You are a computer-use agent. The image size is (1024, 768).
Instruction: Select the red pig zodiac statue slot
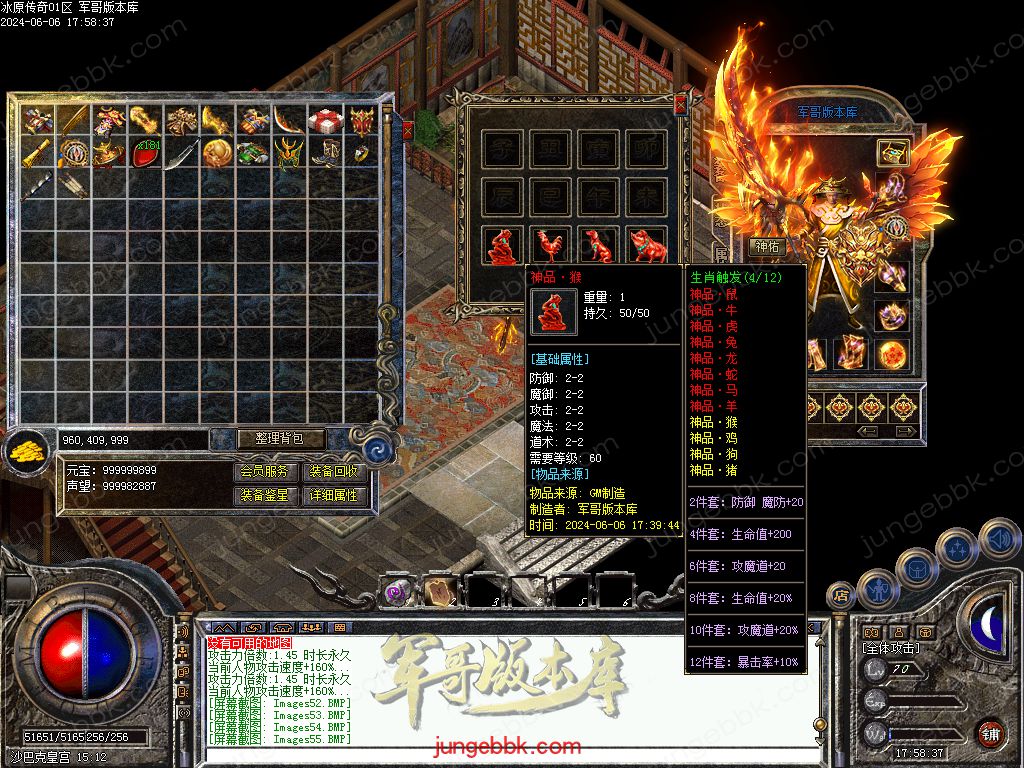coord(647,246)
